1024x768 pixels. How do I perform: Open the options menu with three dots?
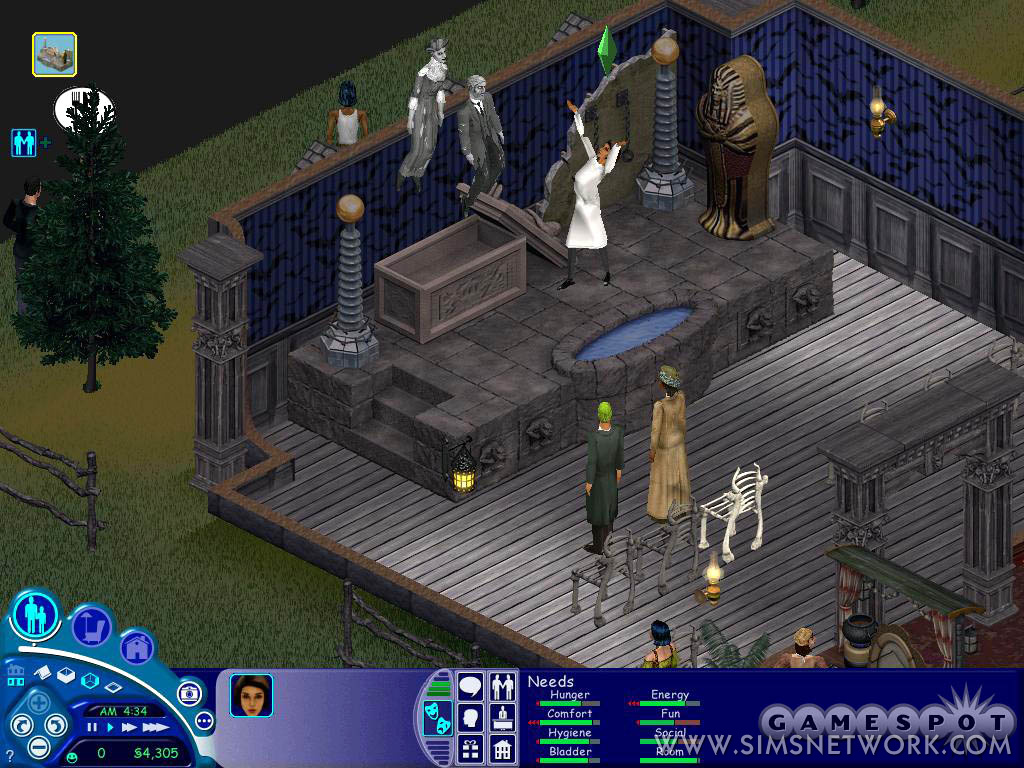click(x=205, y=720)
